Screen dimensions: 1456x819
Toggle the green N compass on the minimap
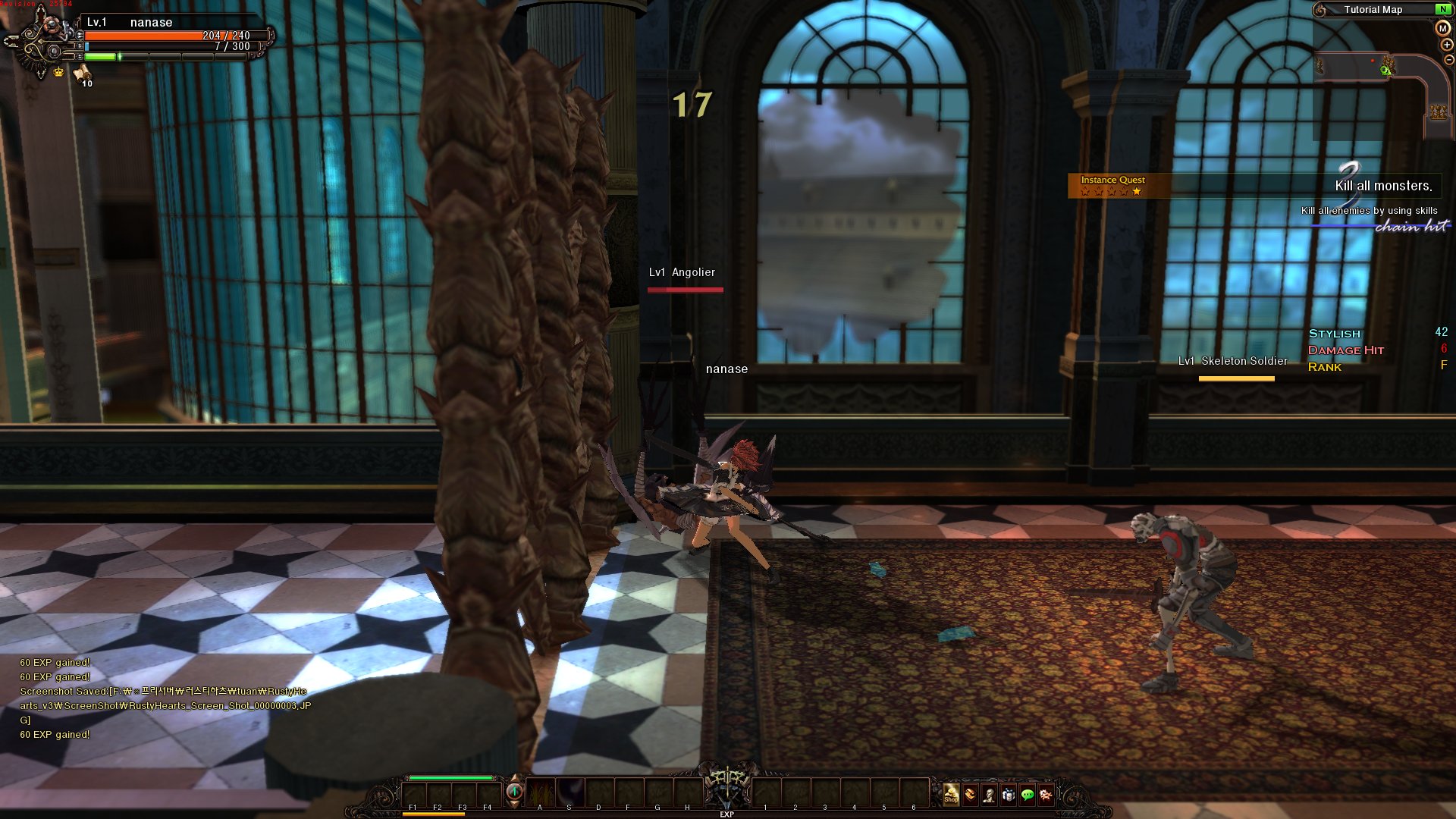point(1443,9)
